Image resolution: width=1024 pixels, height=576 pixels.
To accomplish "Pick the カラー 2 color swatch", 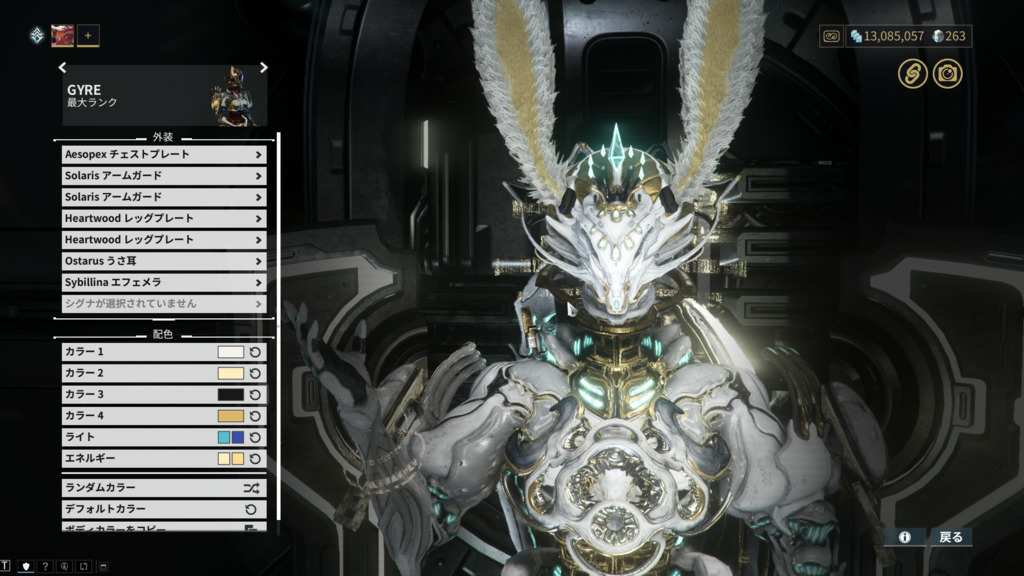I will coord(231,373).
